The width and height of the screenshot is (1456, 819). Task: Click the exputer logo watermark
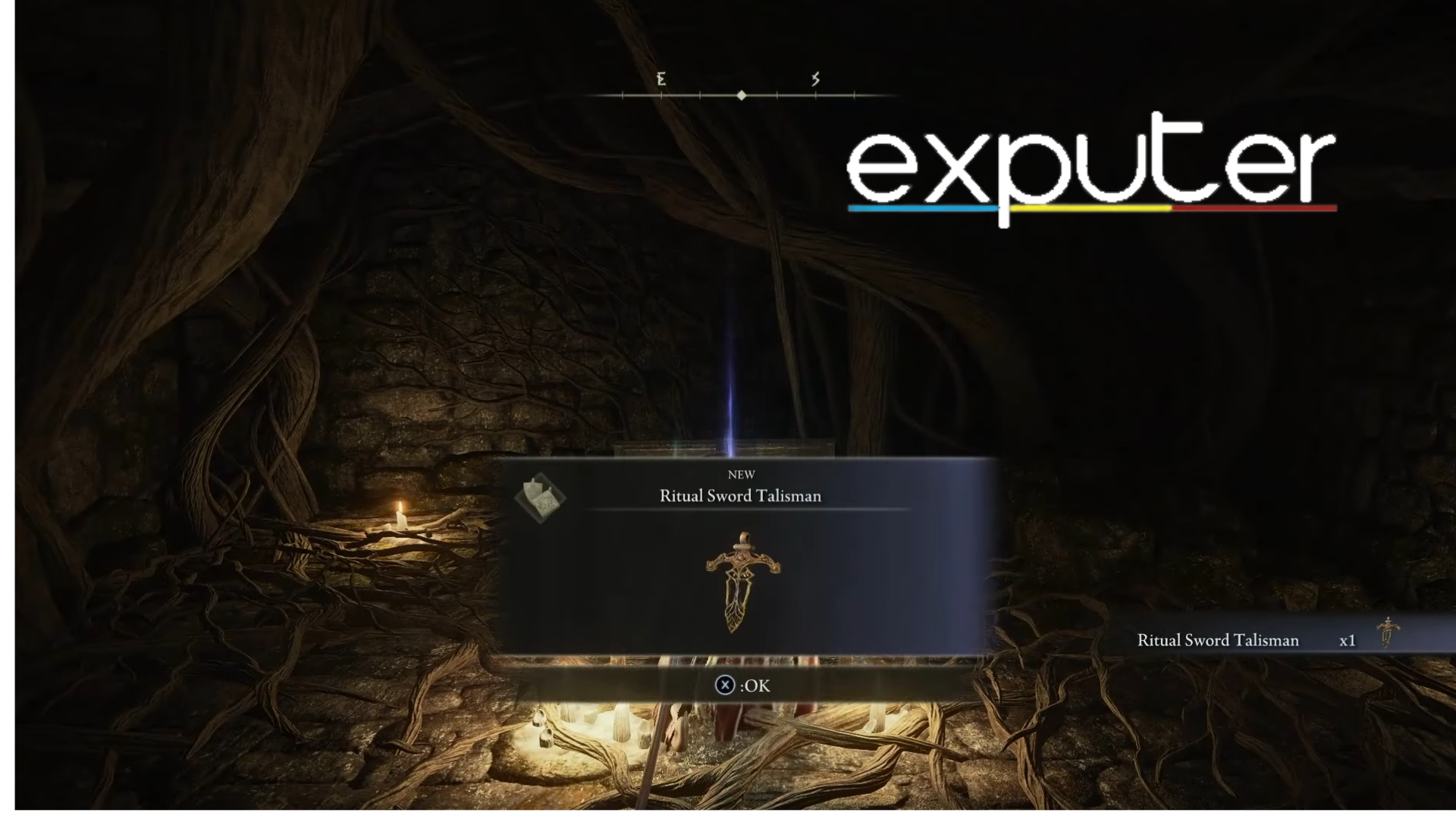pos(1090,163)
